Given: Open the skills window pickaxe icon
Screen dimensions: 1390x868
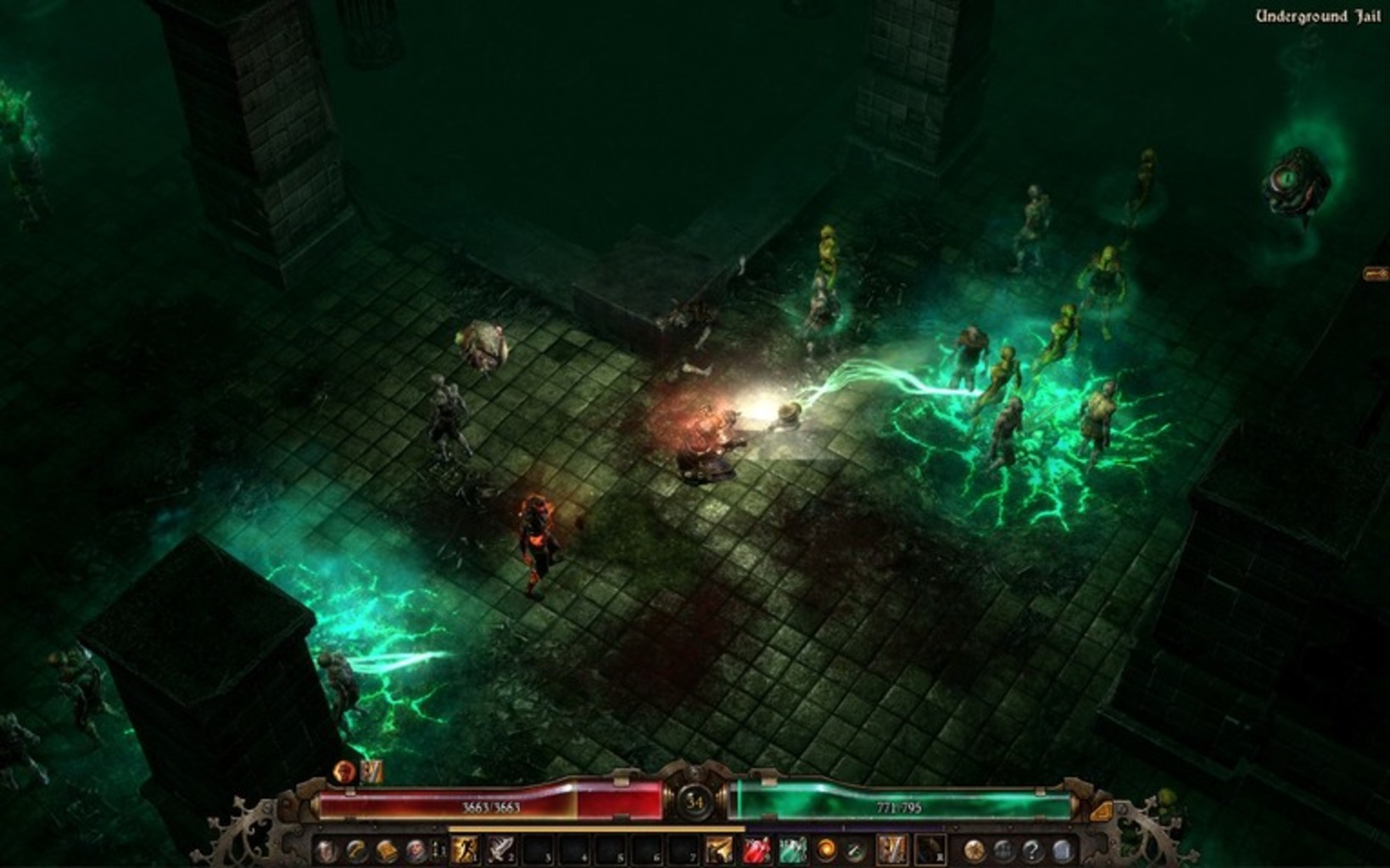Looking at the screenshot, I should (356, 850).
